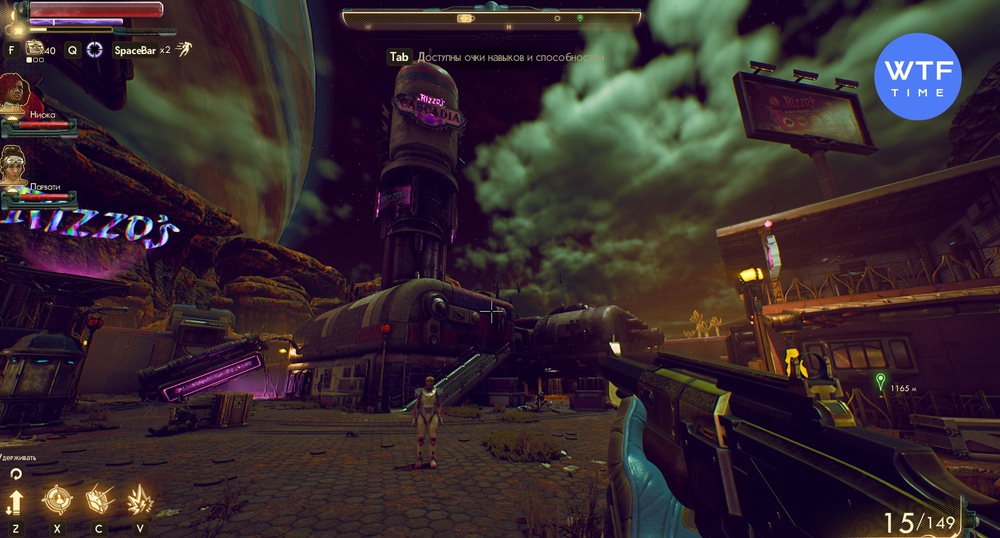The height and width of the screenshot is (538, 1000).
Task: Click the green quest marker on the compass
Action: point(580,18)
